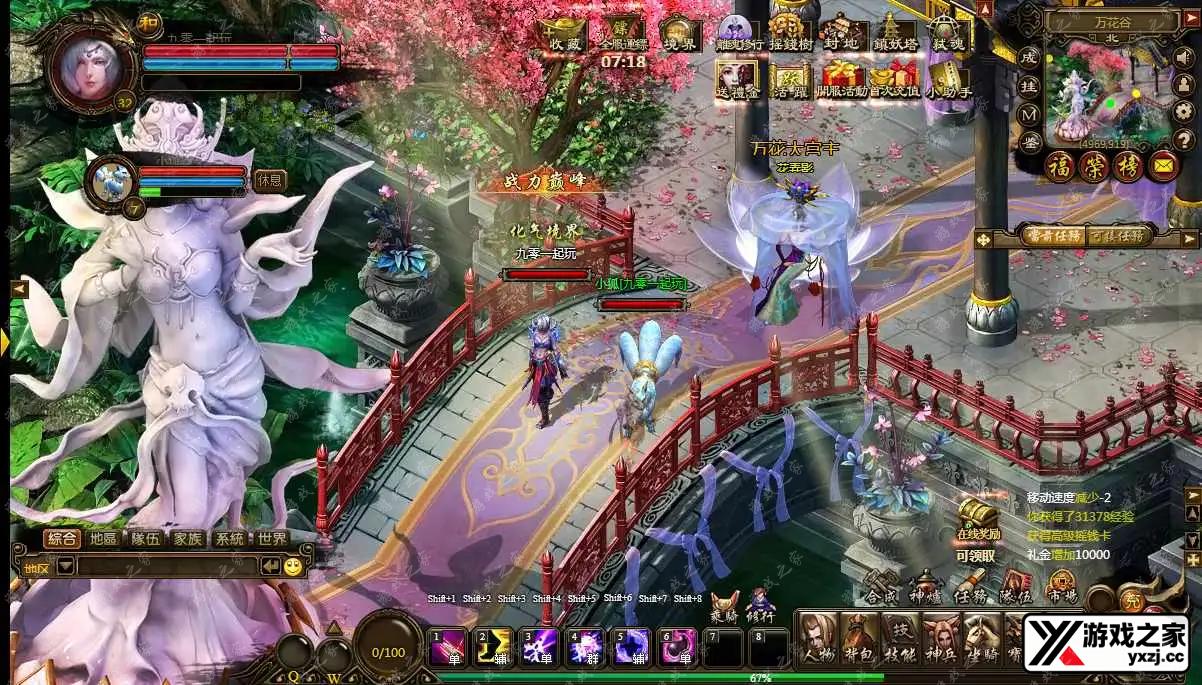1202x685 pixels.
Task: Open the chat channel dropdown arrow
Action: coord(65,567)
